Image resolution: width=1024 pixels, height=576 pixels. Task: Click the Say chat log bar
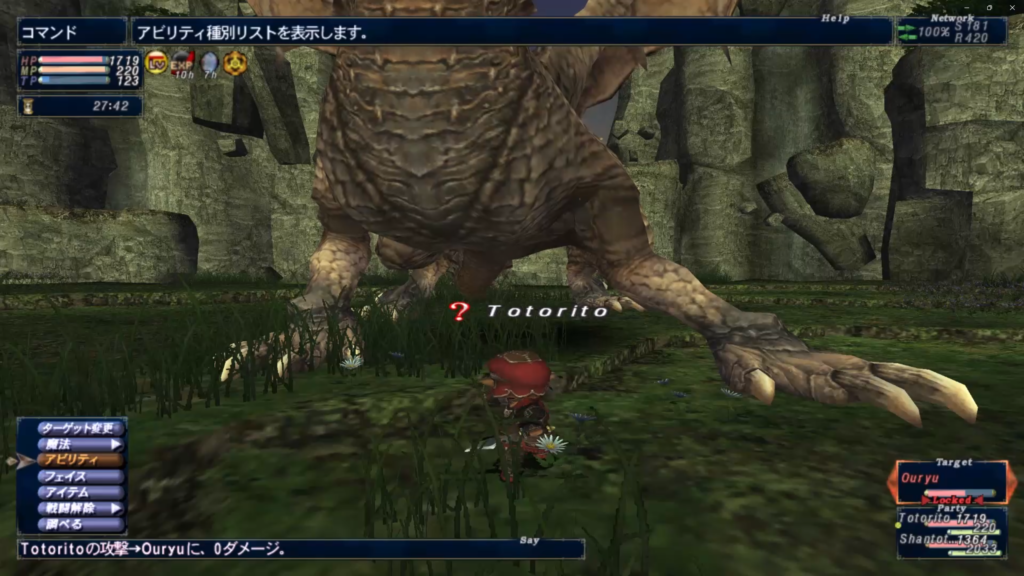pos(300,549)
